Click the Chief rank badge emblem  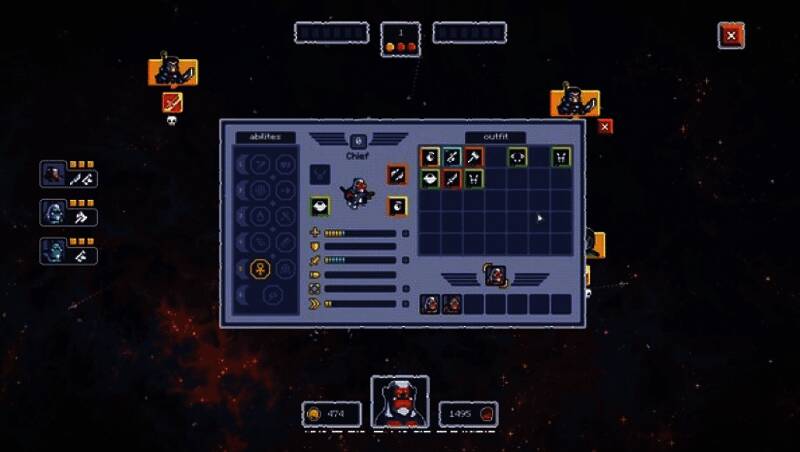tap(358, 142)
